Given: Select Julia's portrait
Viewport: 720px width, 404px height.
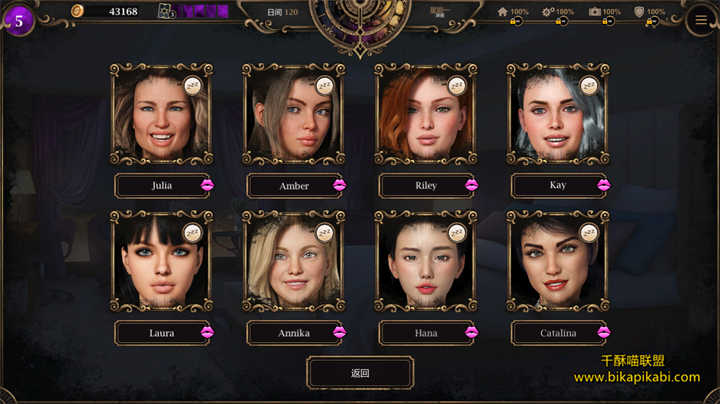Looking at the screenshot, I should pyautogui.click(x=161, y=114).
